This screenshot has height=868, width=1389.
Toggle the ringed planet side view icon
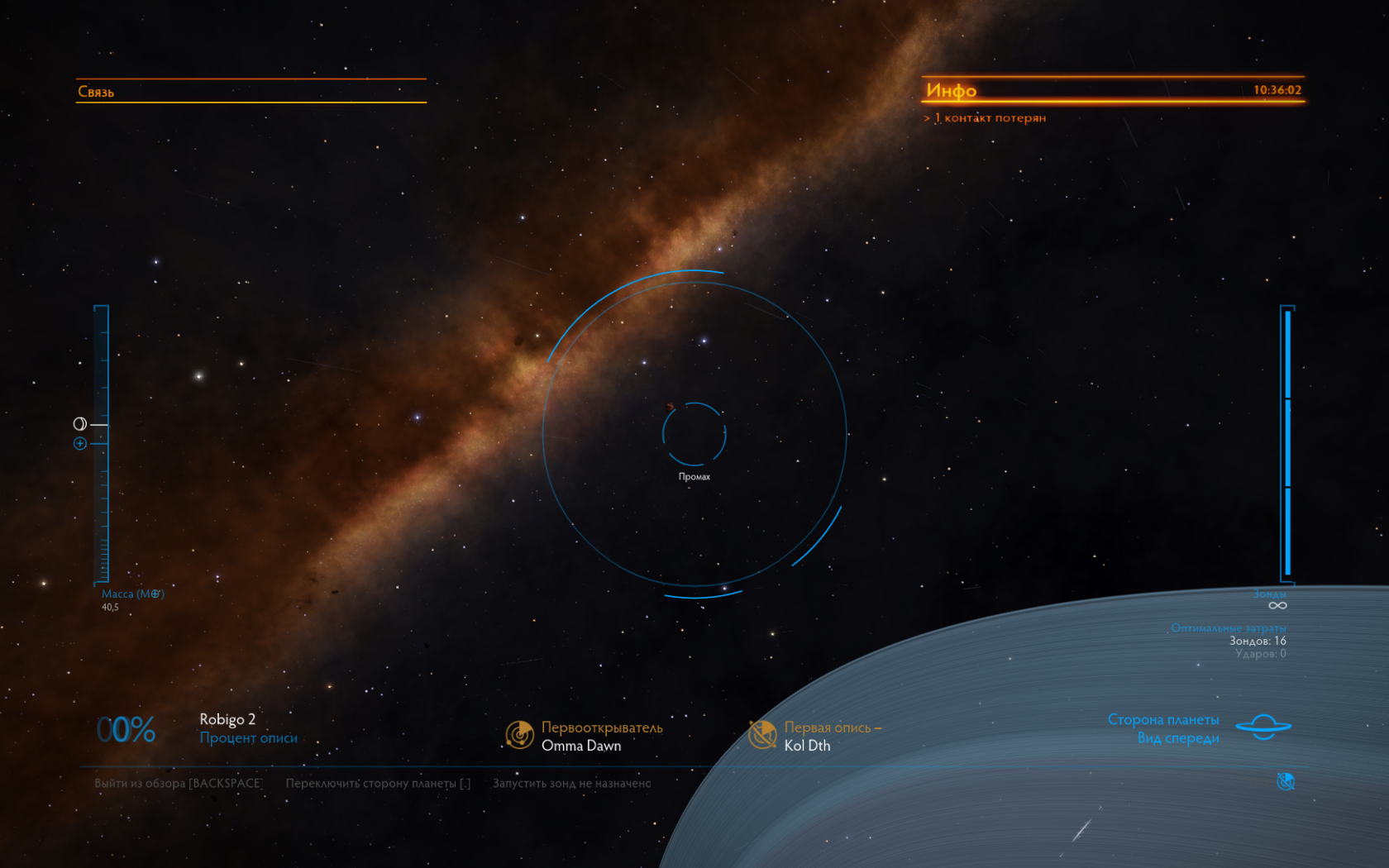[x=1263, y=727]
